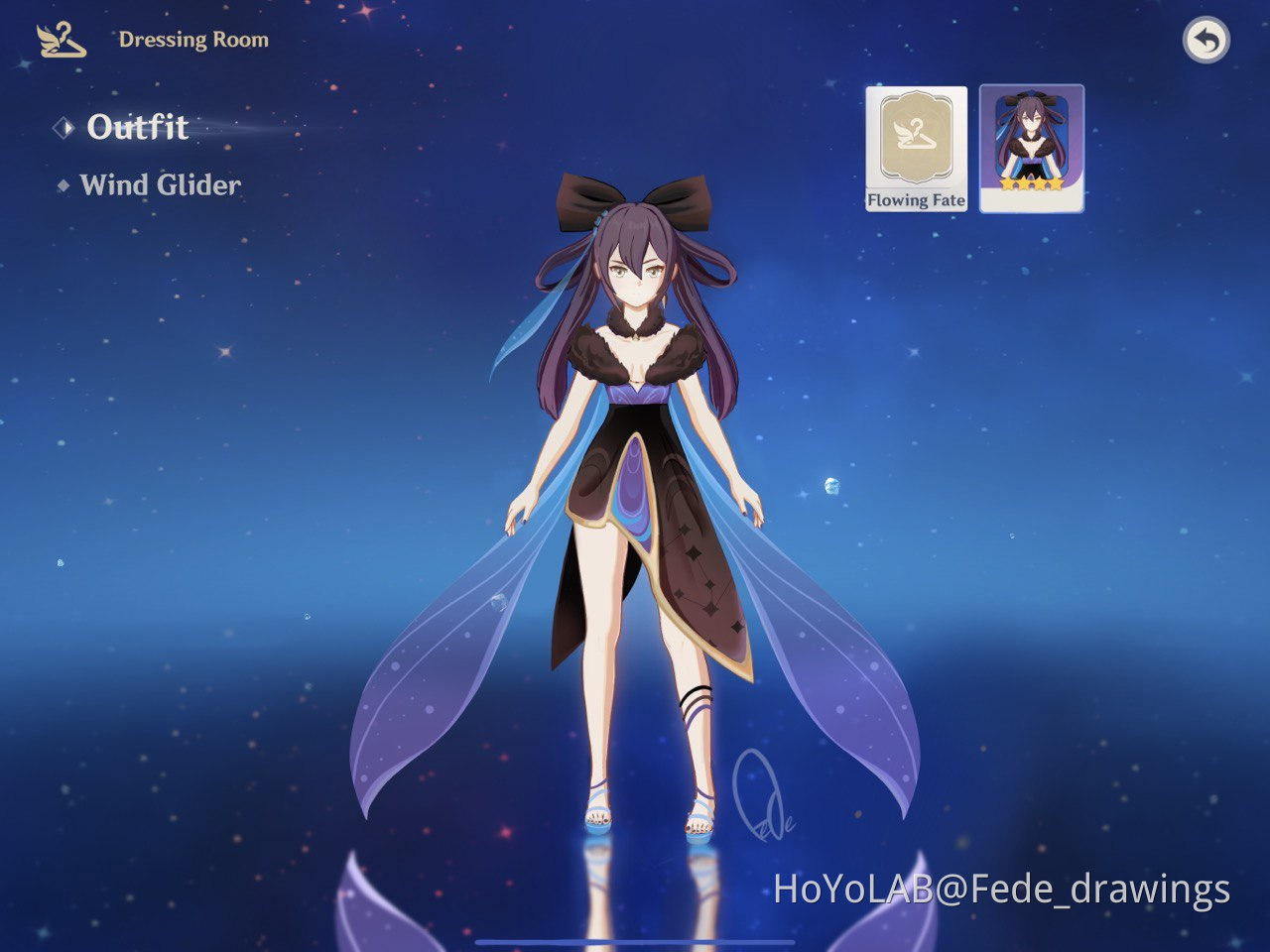The height and width of the screenshot is (952, 1270).
Task: Click the diamond marker beside Outfit
Action: pyautogui.click(x=65, y=128)
